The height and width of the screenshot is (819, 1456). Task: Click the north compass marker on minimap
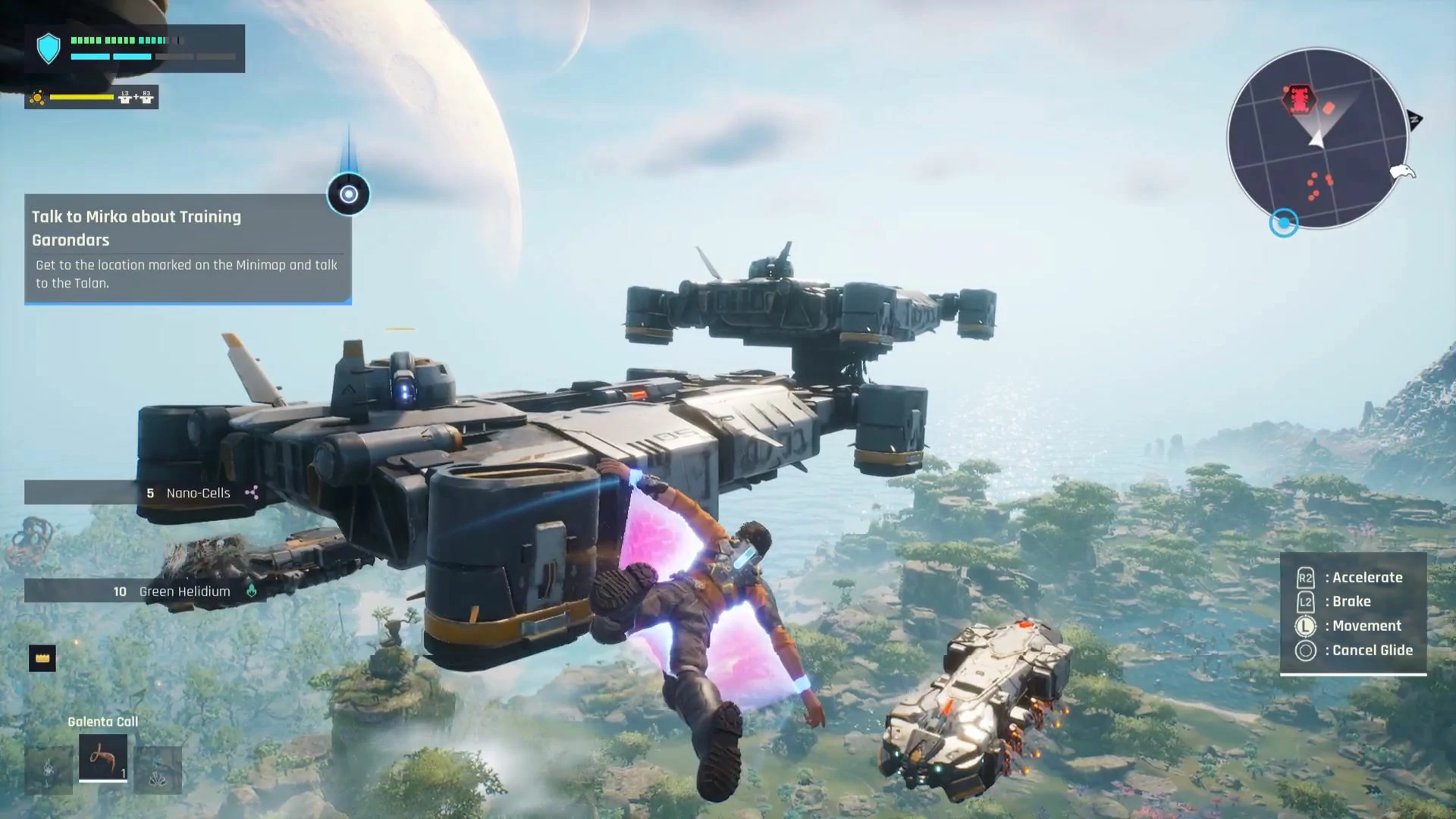pyautogui.click(x=1414, y=119)
